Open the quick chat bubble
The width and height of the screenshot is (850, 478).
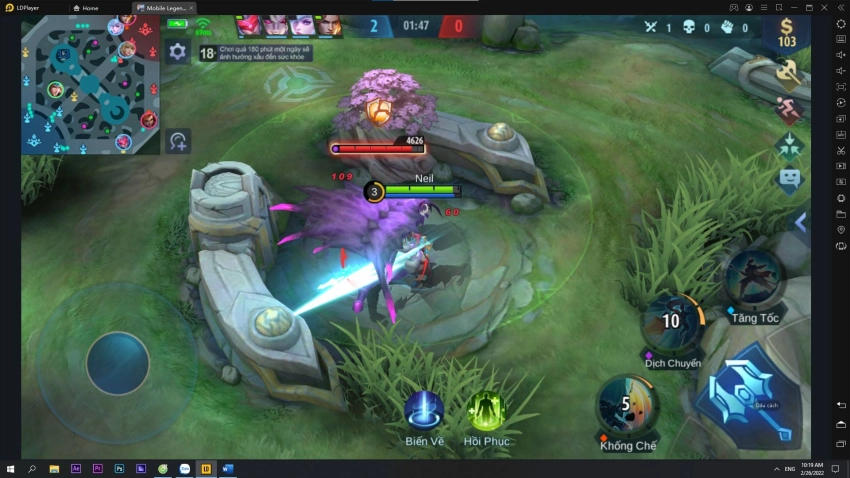[789, 180]
